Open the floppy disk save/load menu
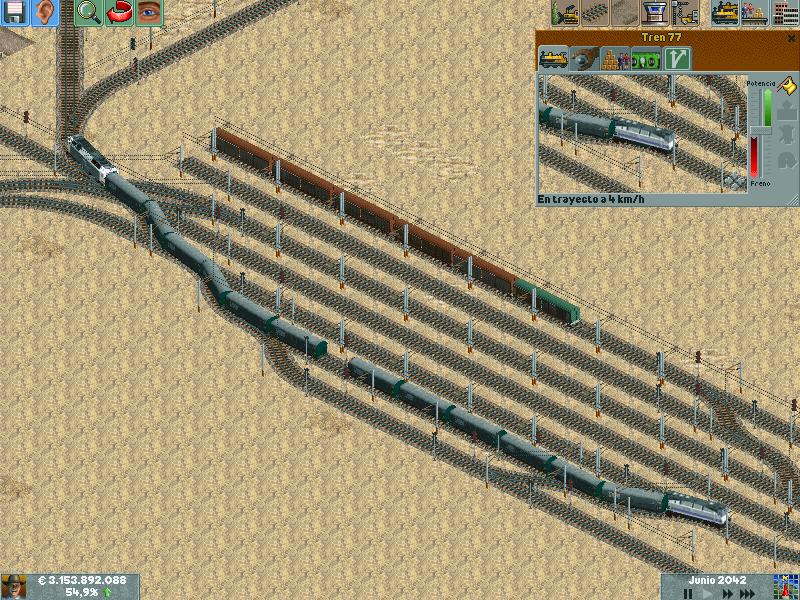The width and height of the screenshot is (800, 600). [15, 13]
